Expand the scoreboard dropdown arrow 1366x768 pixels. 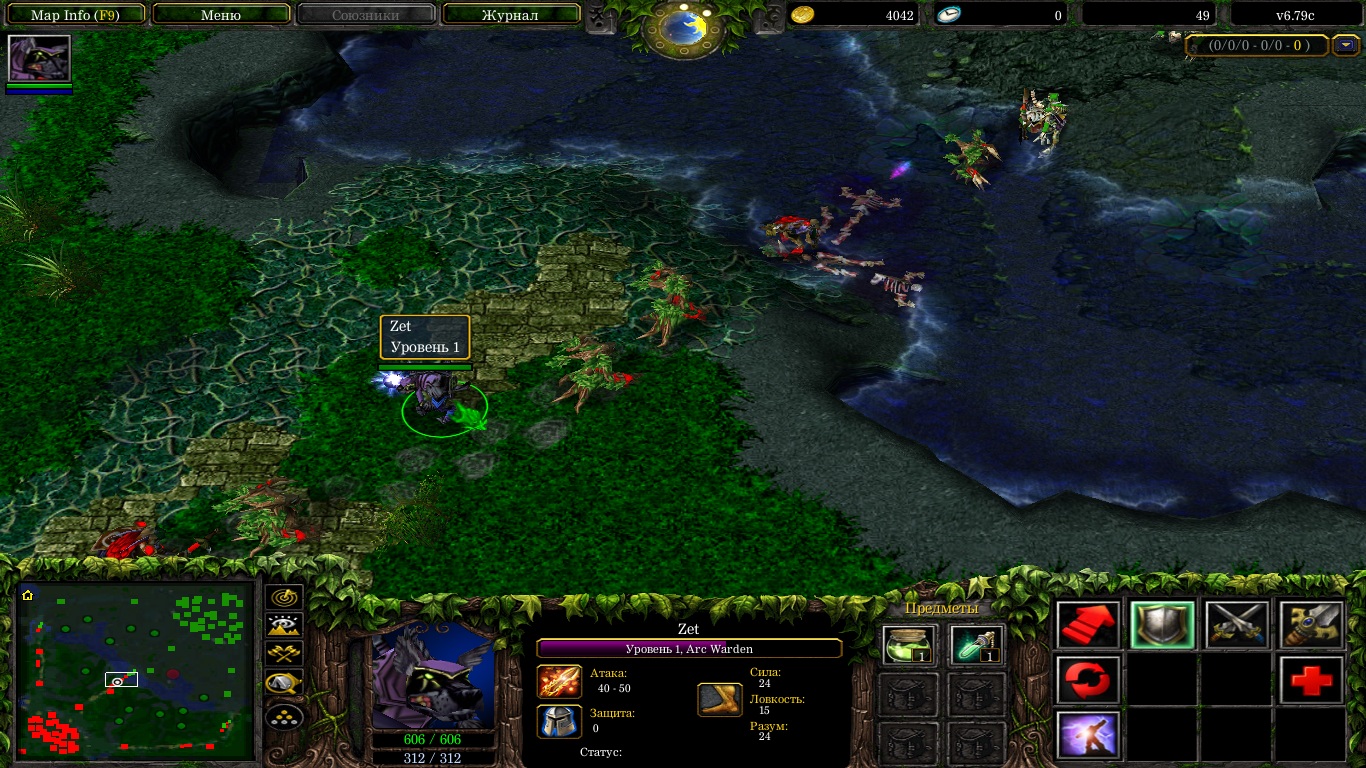coord(1345,45)
